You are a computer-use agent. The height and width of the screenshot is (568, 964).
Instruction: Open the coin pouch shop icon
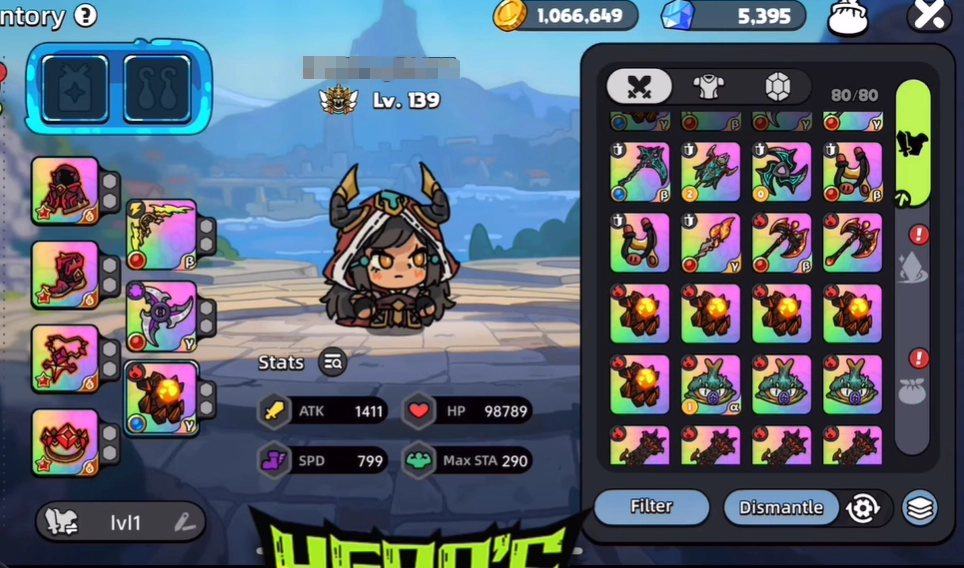pyautogui.click(x=846, y=17)
